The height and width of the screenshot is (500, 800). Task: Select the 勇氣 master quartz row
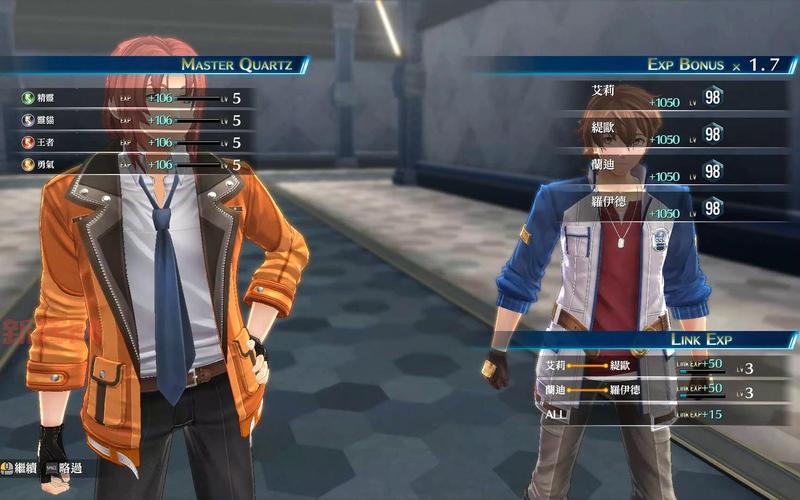(x=130, y=164)
